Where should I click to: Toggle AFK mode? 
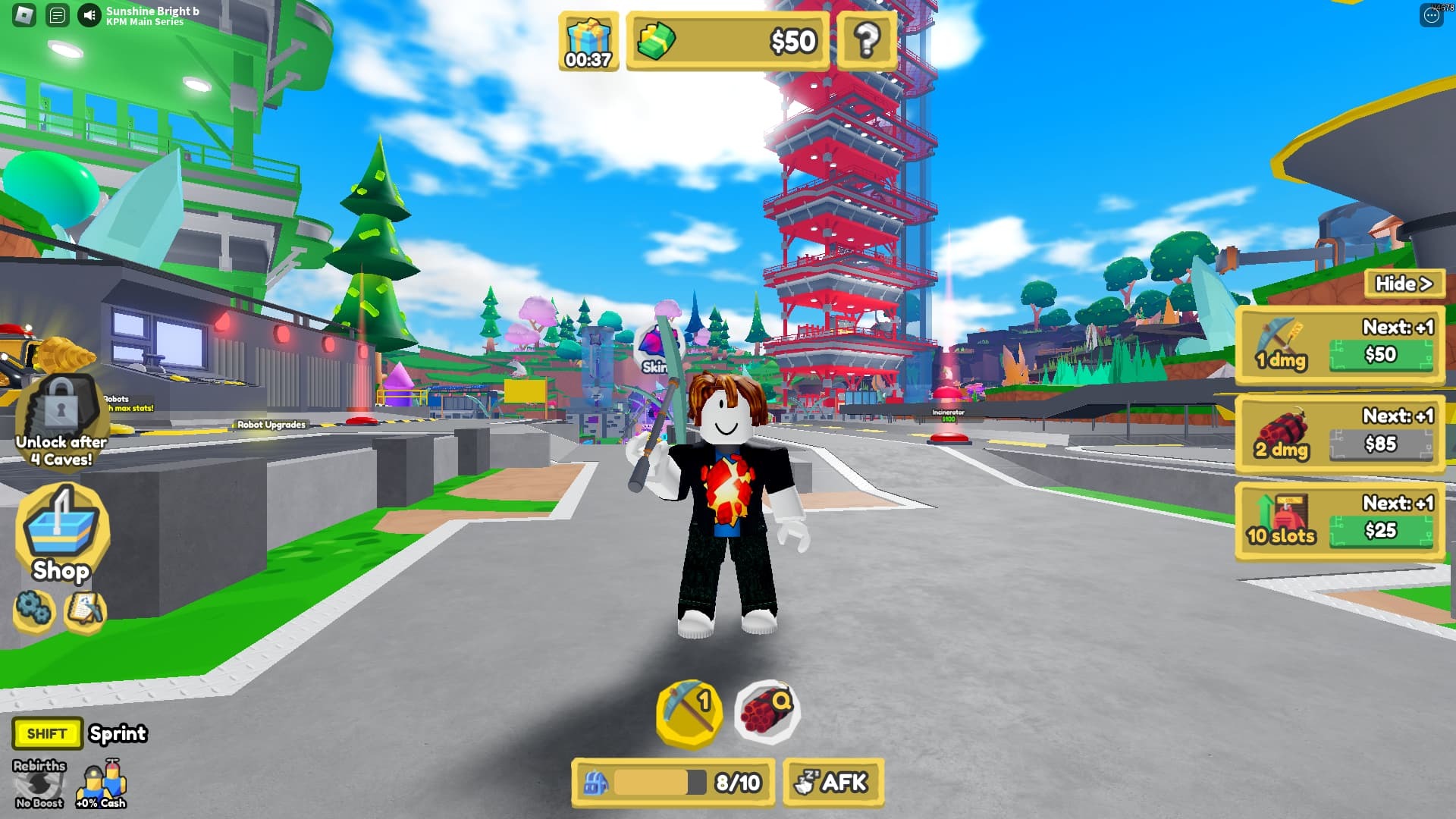[x=833, y=782]
